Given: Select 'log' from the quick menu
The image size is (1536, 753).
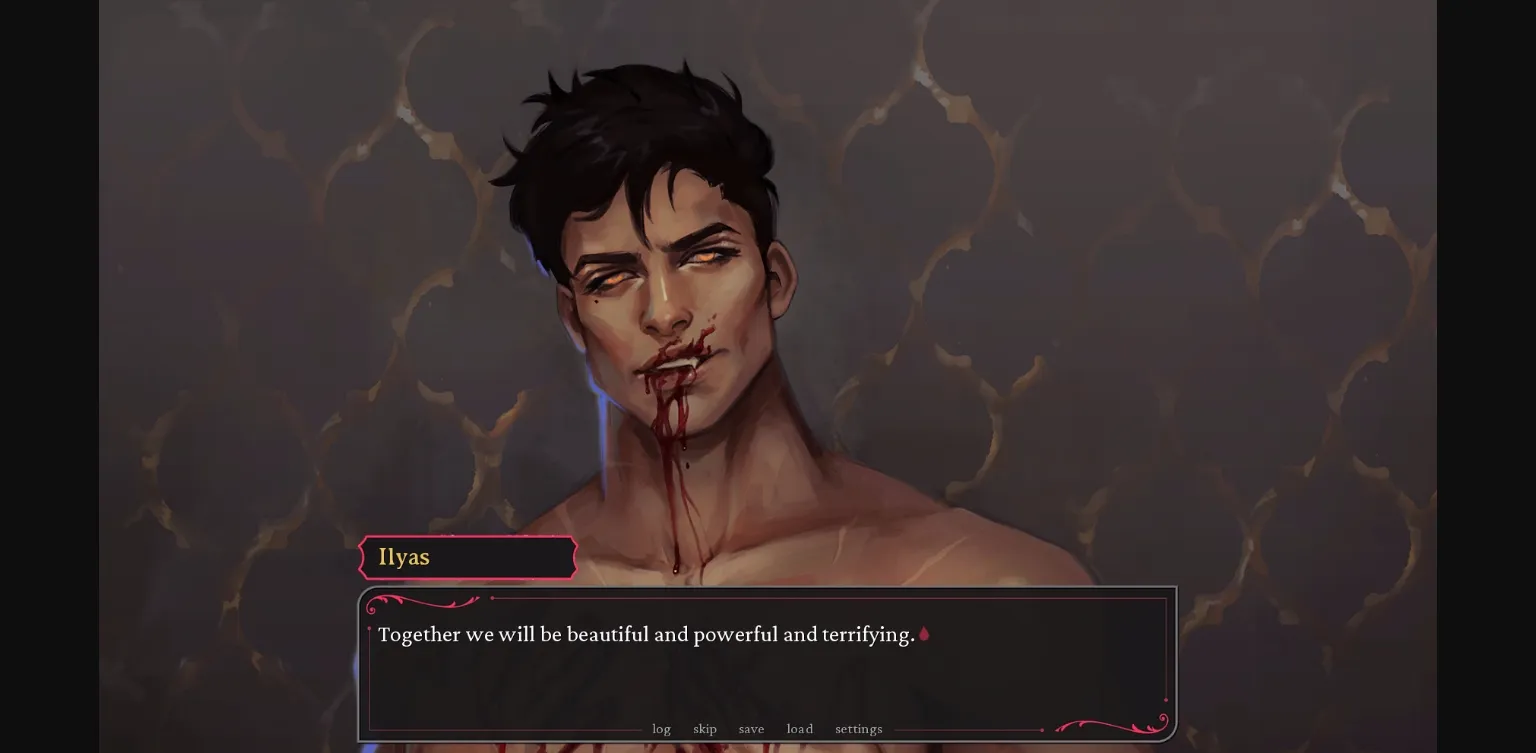Looking at the screenshot, I should [661, 729].
